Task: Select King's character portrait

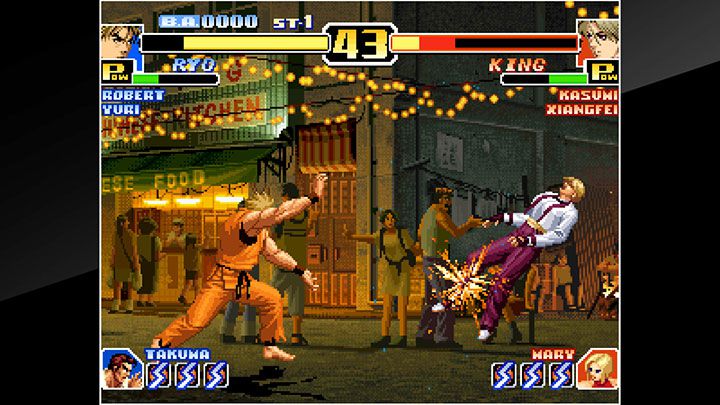Action: pos(598,40)
